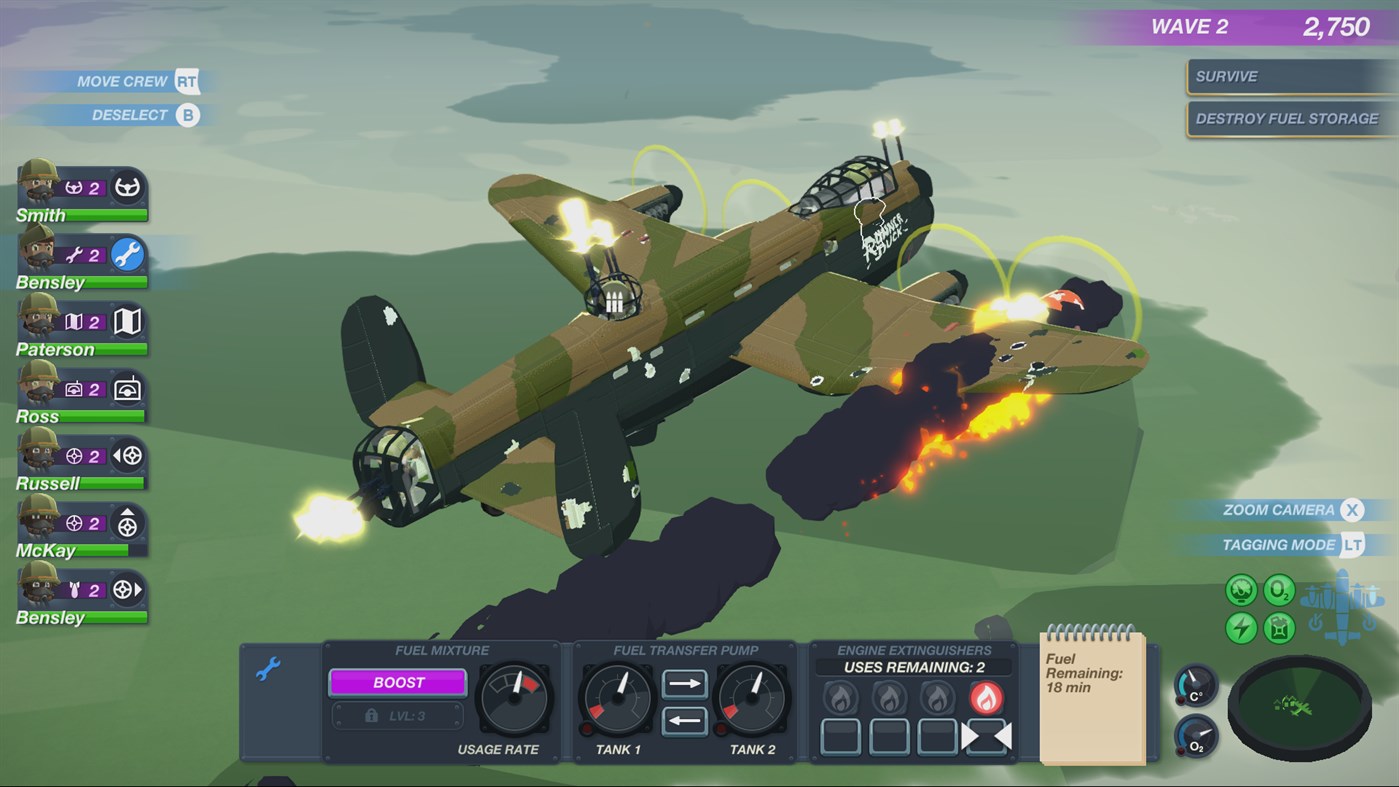Select the DESTROY FUEL STORAGE objective
Viewport: 1399px width, 787px height.
1290,117
